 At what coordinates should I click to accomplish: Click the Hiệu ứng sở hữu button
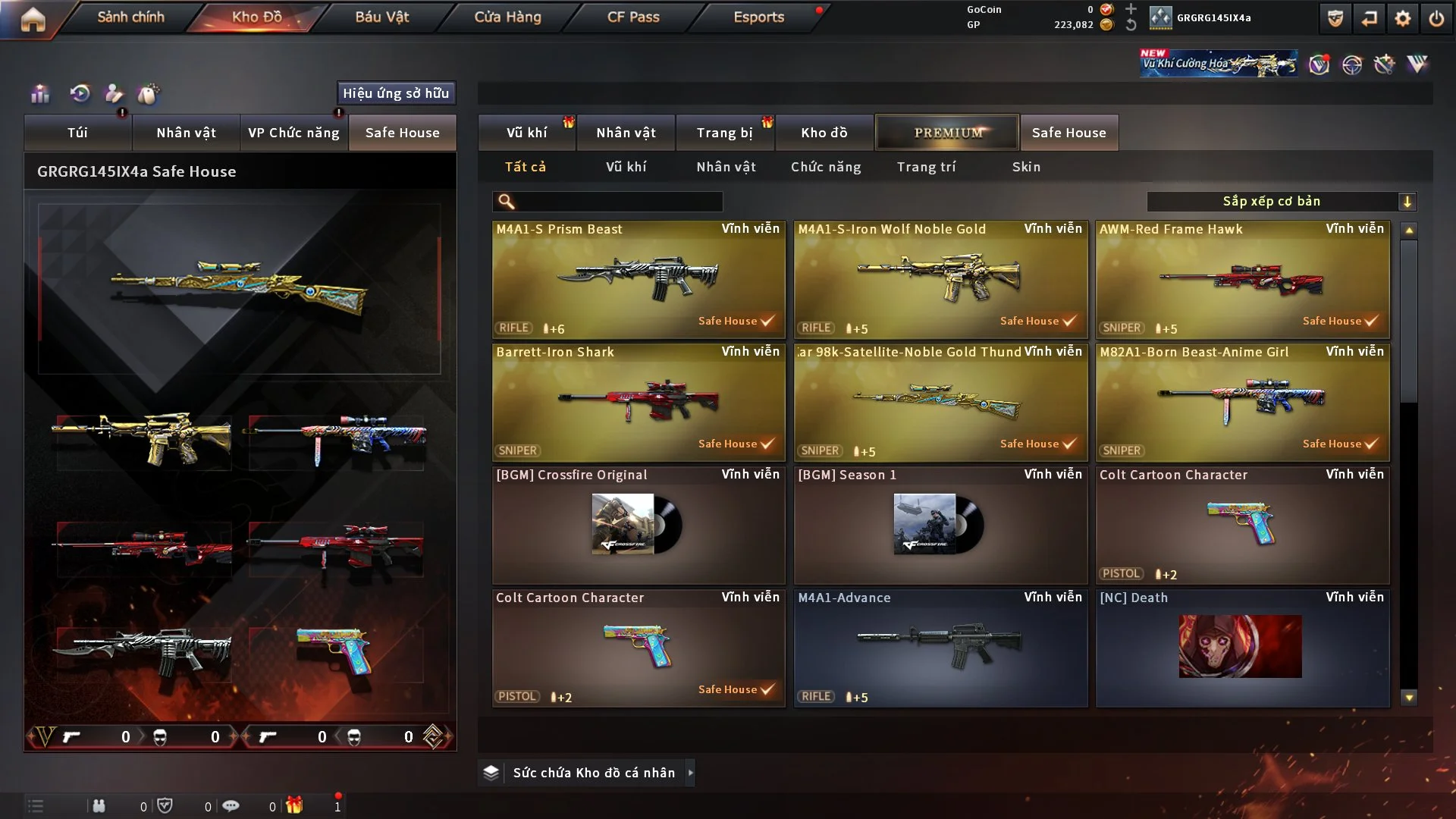[396, 93]
